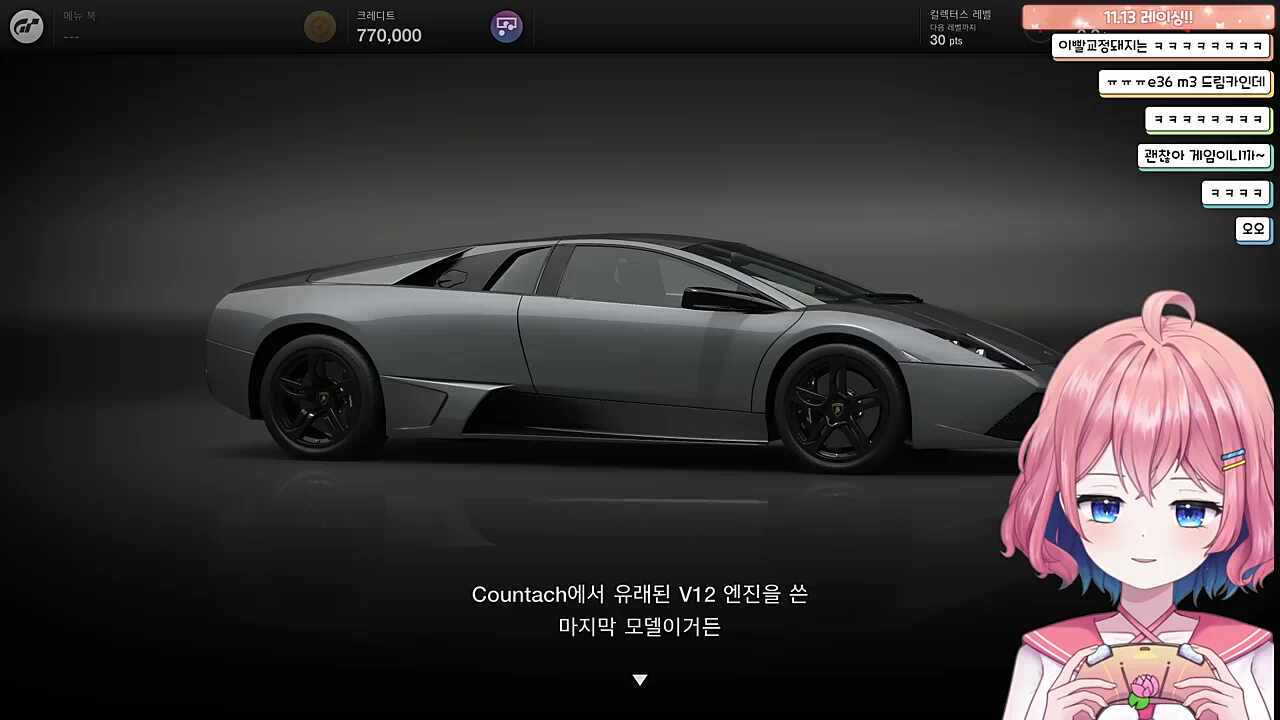Image resolution: width=1280 pixels, height=720 pixels.
Task: Select the 크레디트 balance display
Action: click(x=375, y=15)
